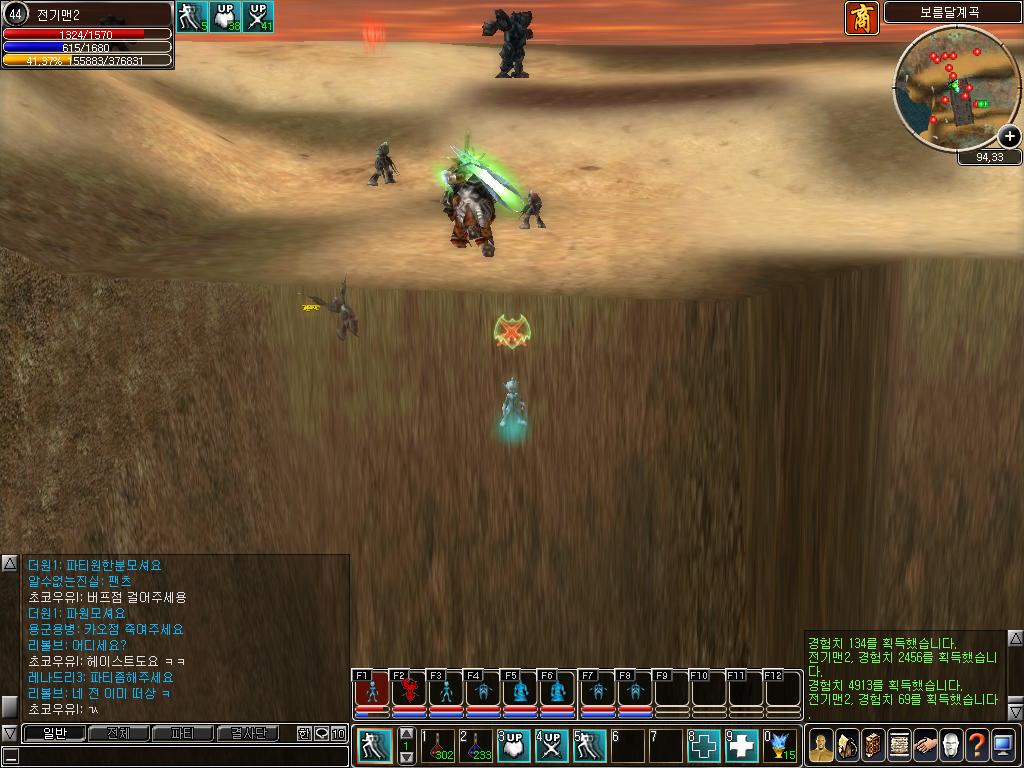Use the red potion in slot 1
The width and height of the screenshot is (1024, 768).
tap(438, 746)
